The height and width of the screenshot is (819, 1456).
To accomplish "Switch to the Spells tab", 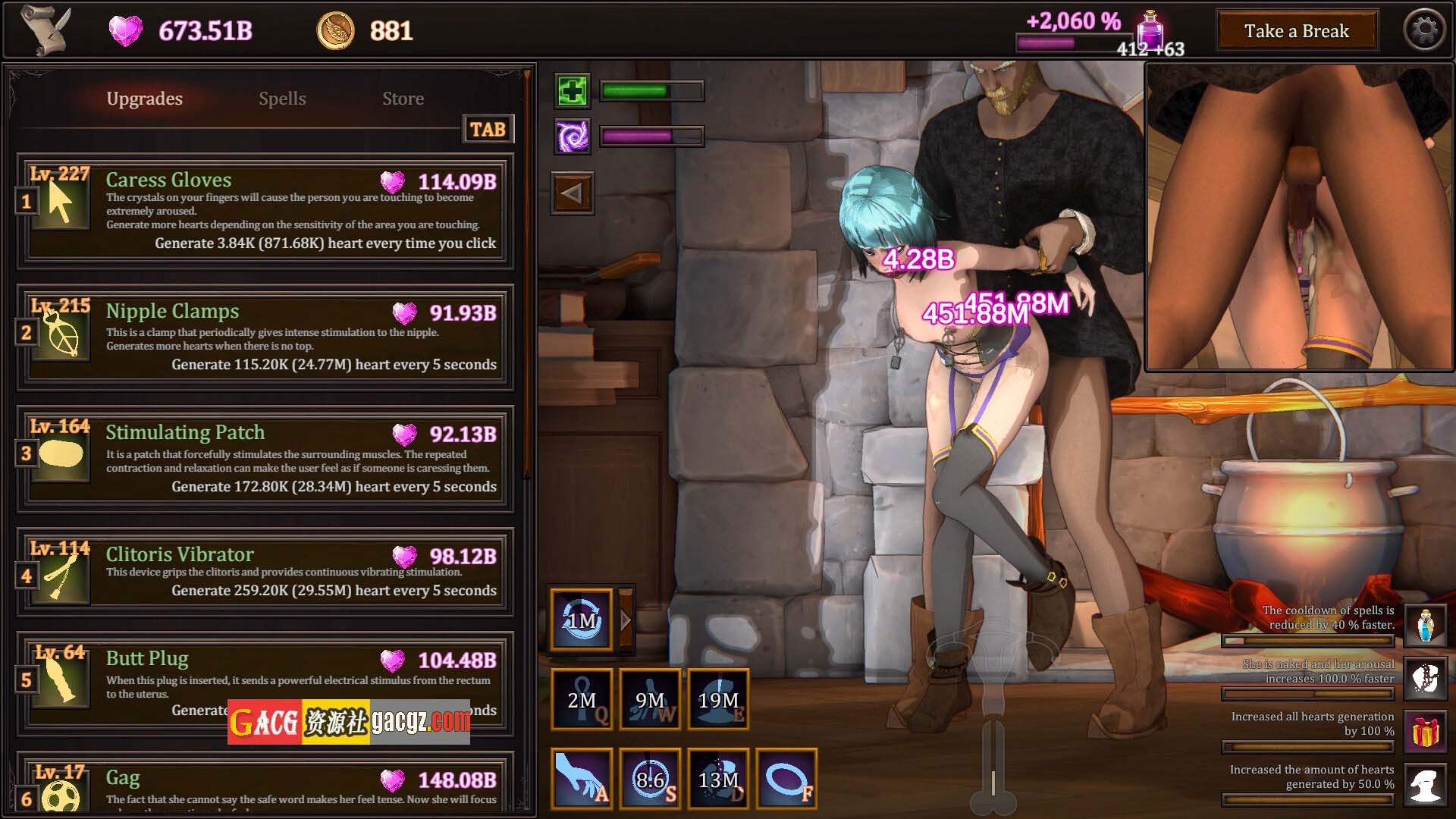I will point(282,99).
